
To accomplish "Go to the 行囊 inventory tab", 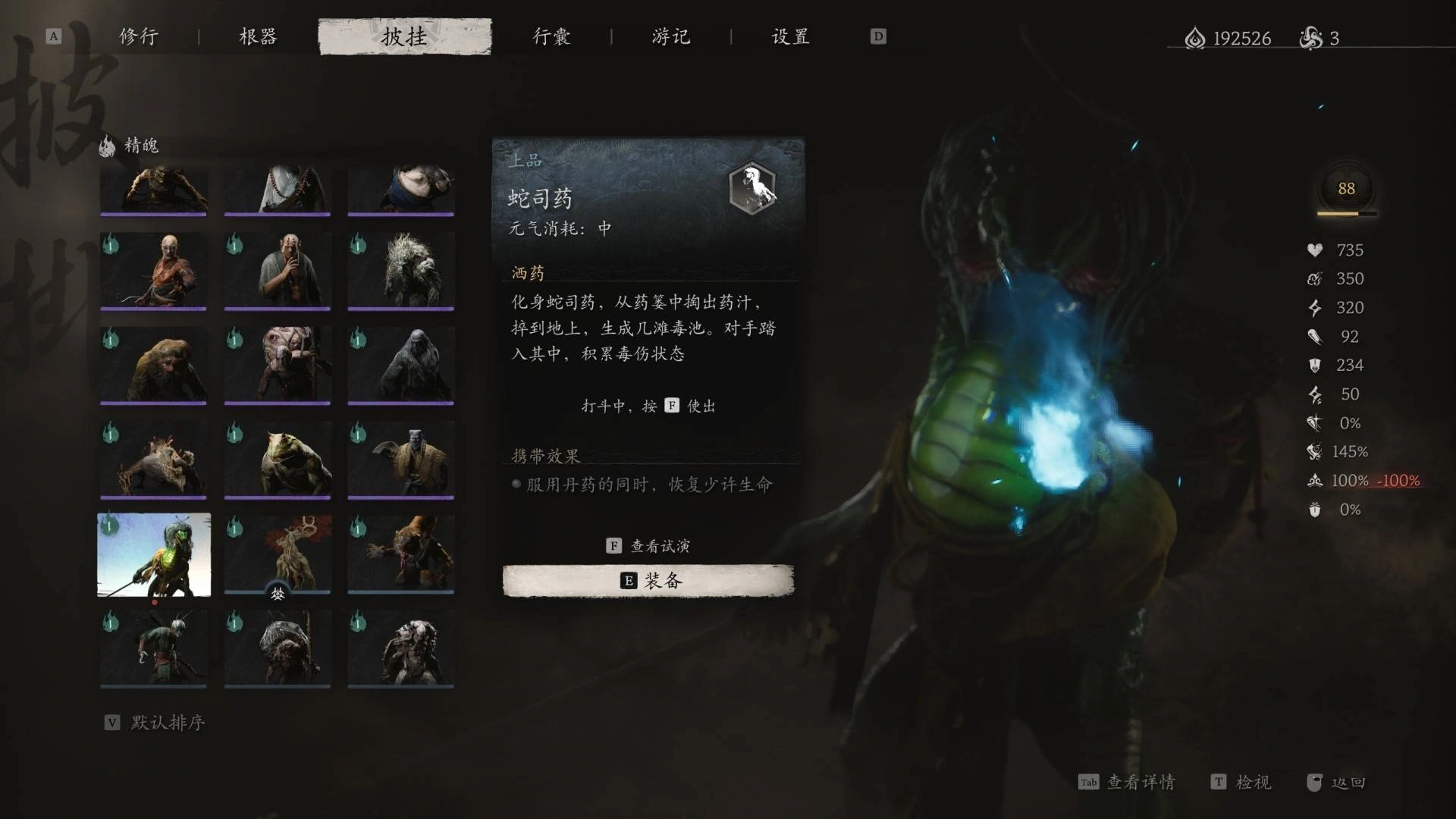I will point(551,36).
